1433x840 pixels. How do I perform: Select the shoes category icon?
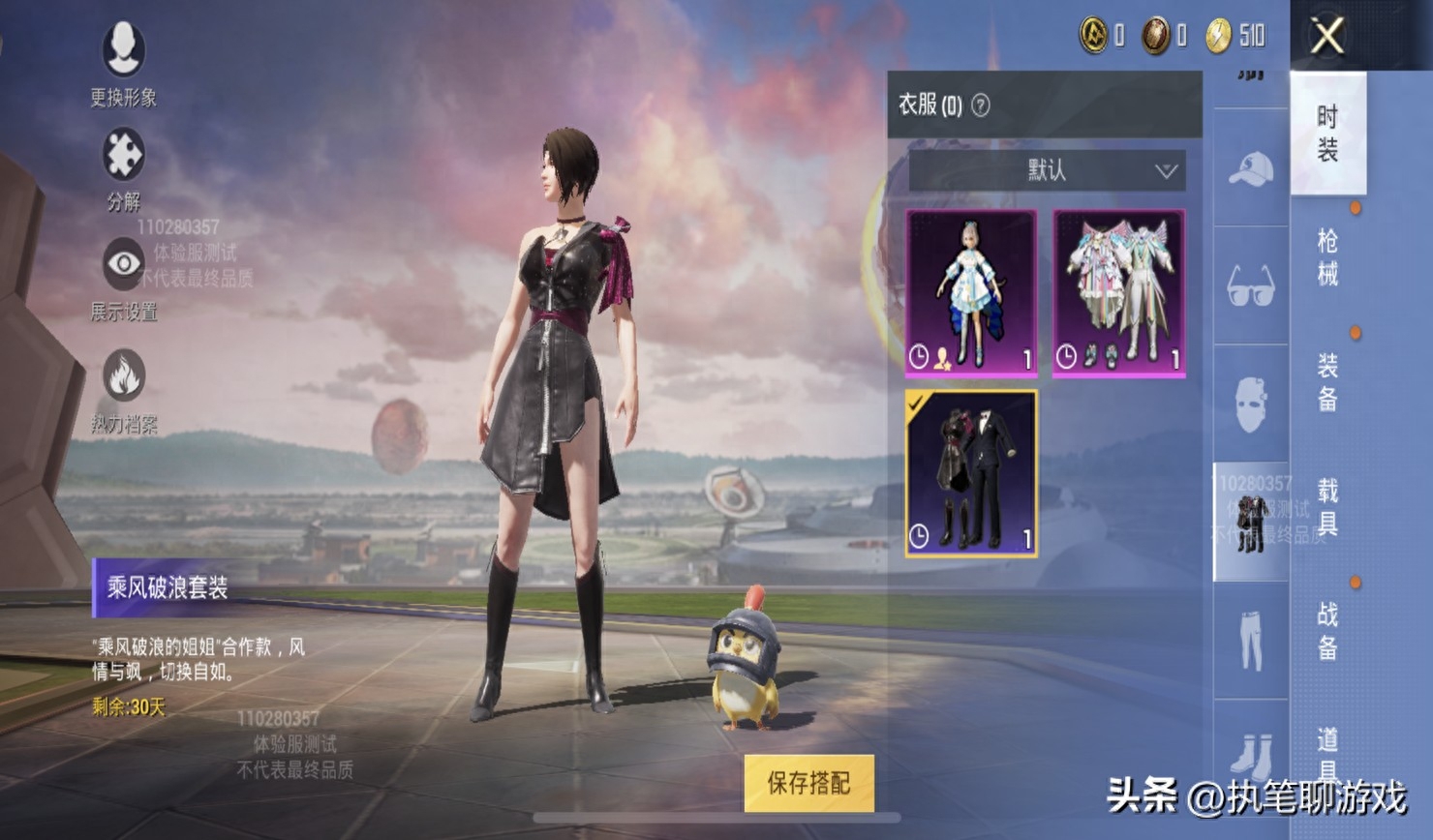pyautogui.click(x=1251, y=757)
